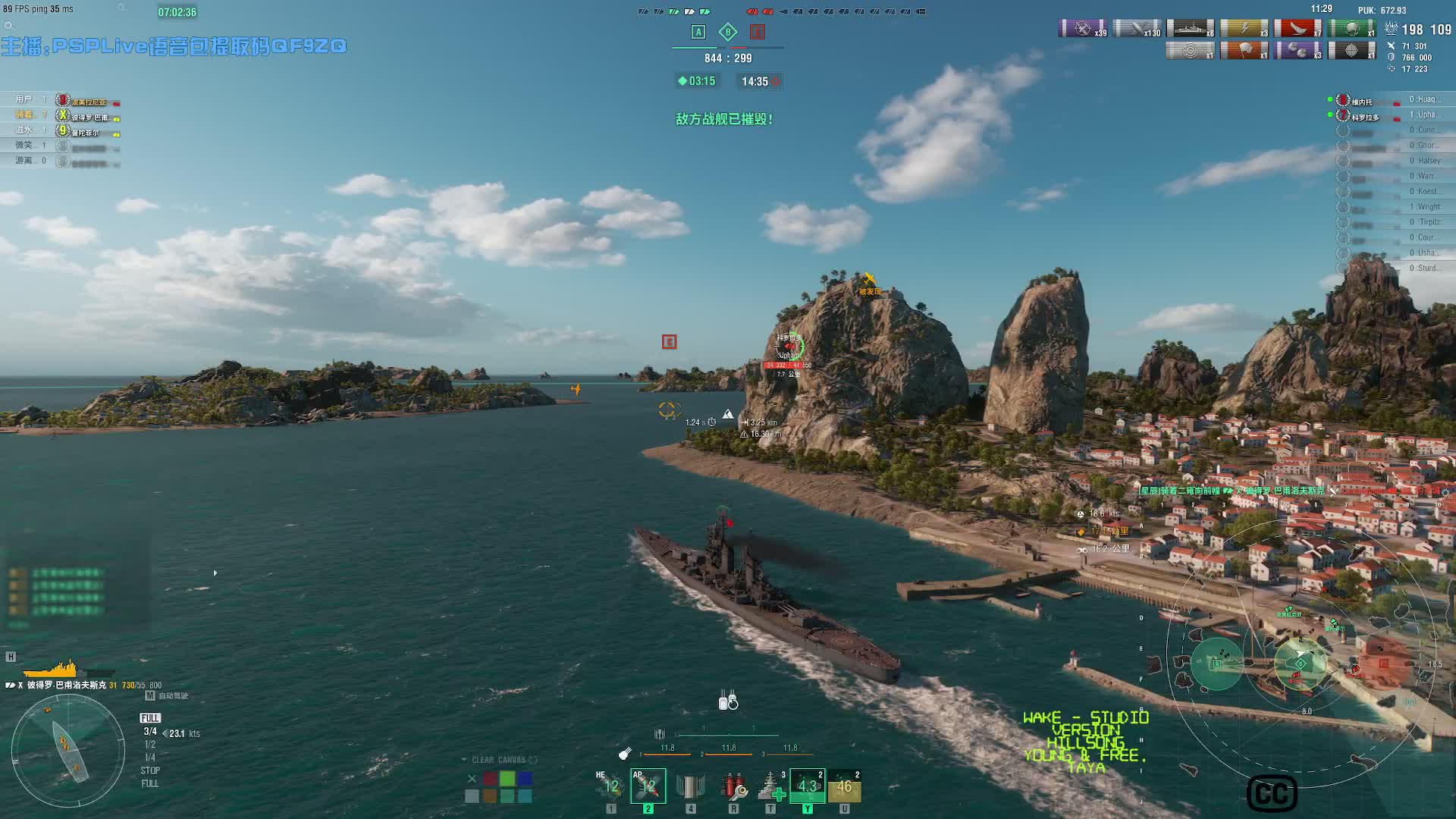Set engine speed to 1/2
The width and height of the screenshot is (1456, 819).
pos(150,745)
